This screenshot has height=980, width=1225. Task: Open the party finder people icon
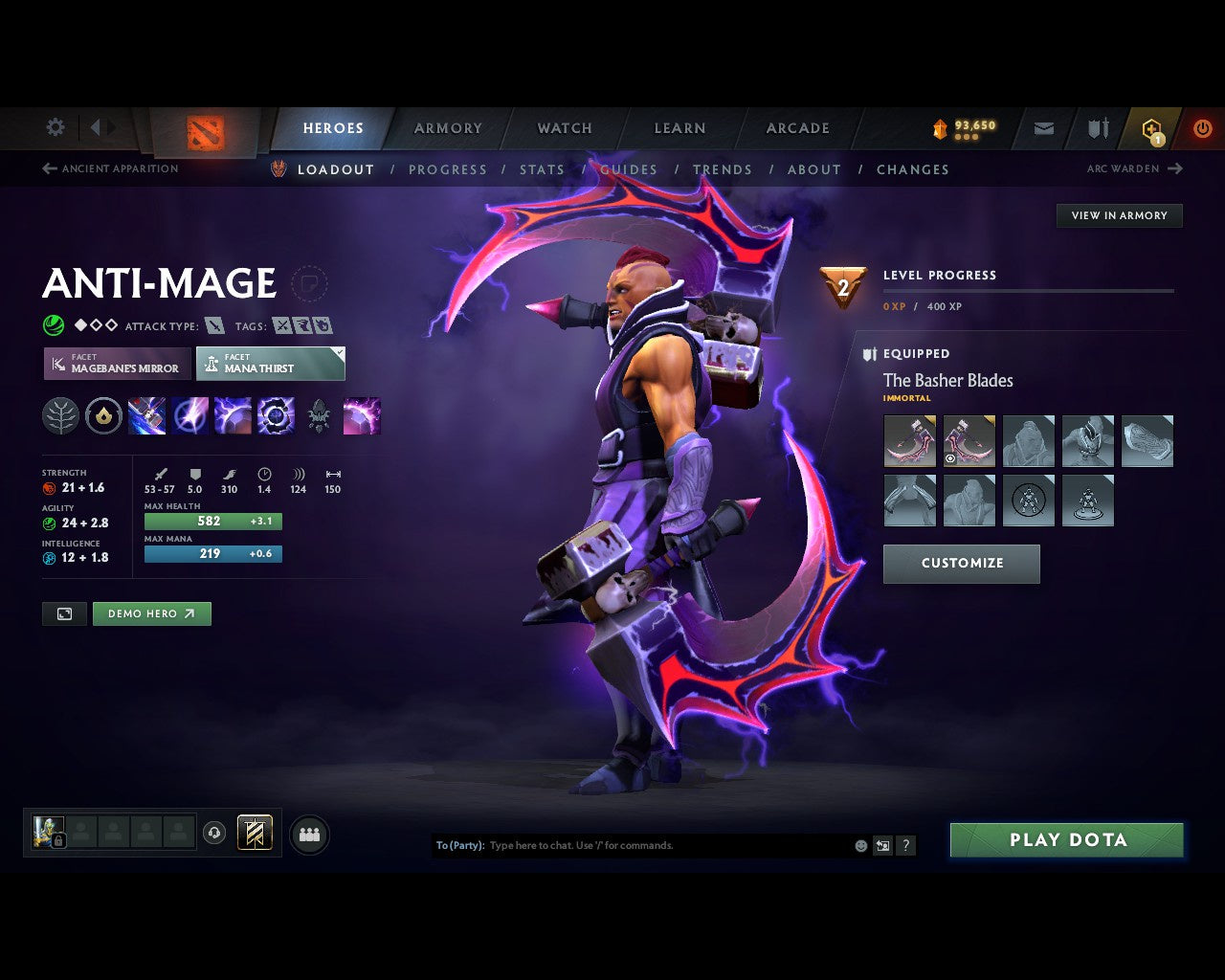[309, 833]
